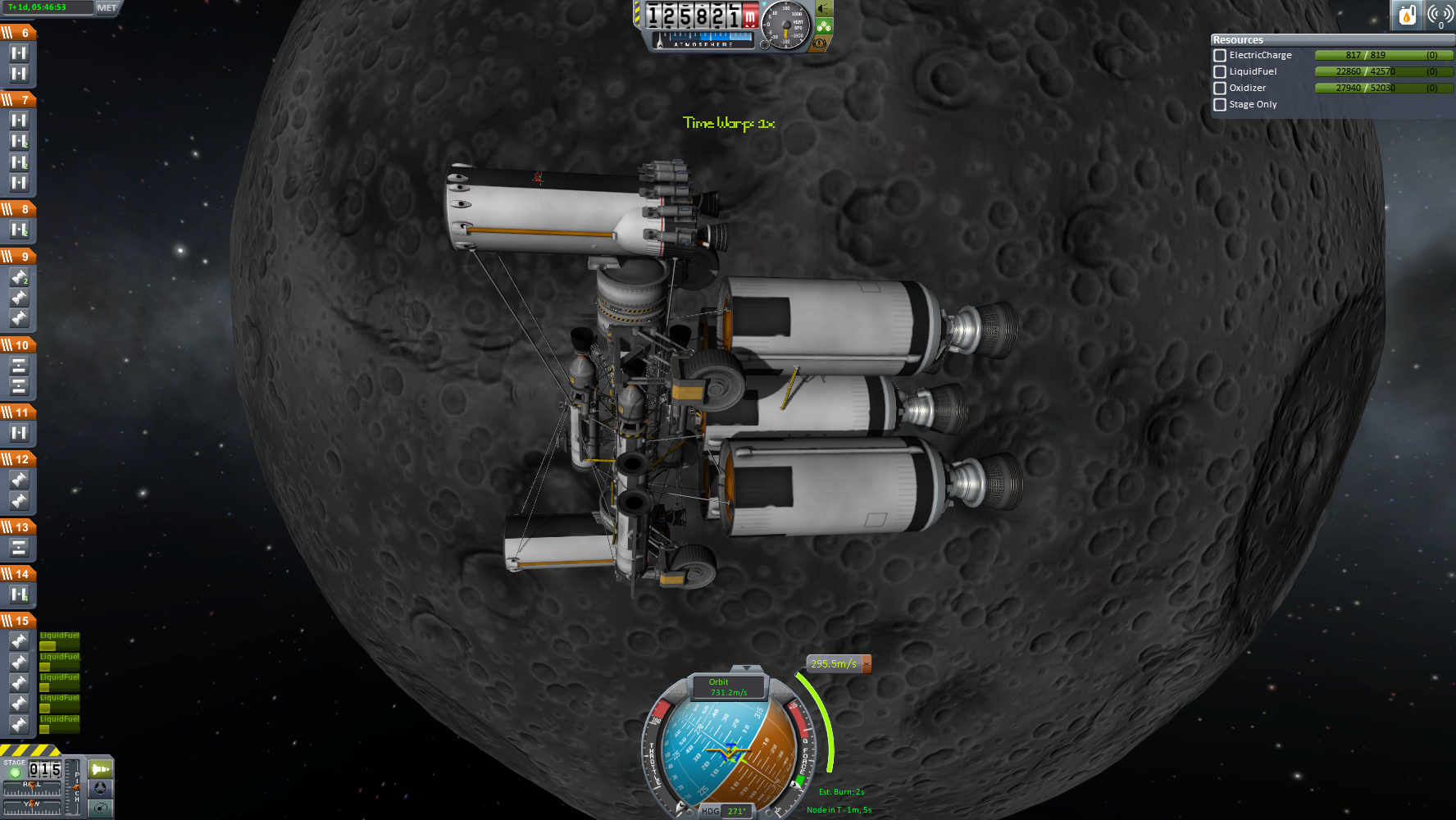Open the map view button
Screen dimensions: 1456x820
tap(100, 809)
